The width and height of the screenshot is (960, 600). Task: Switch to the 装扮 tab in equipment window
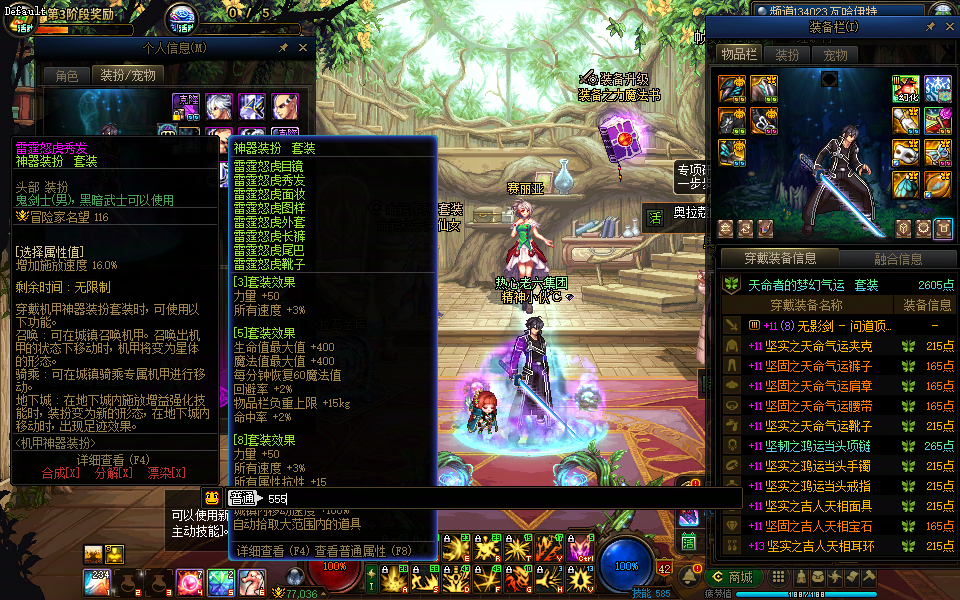(x=787, y=55)
